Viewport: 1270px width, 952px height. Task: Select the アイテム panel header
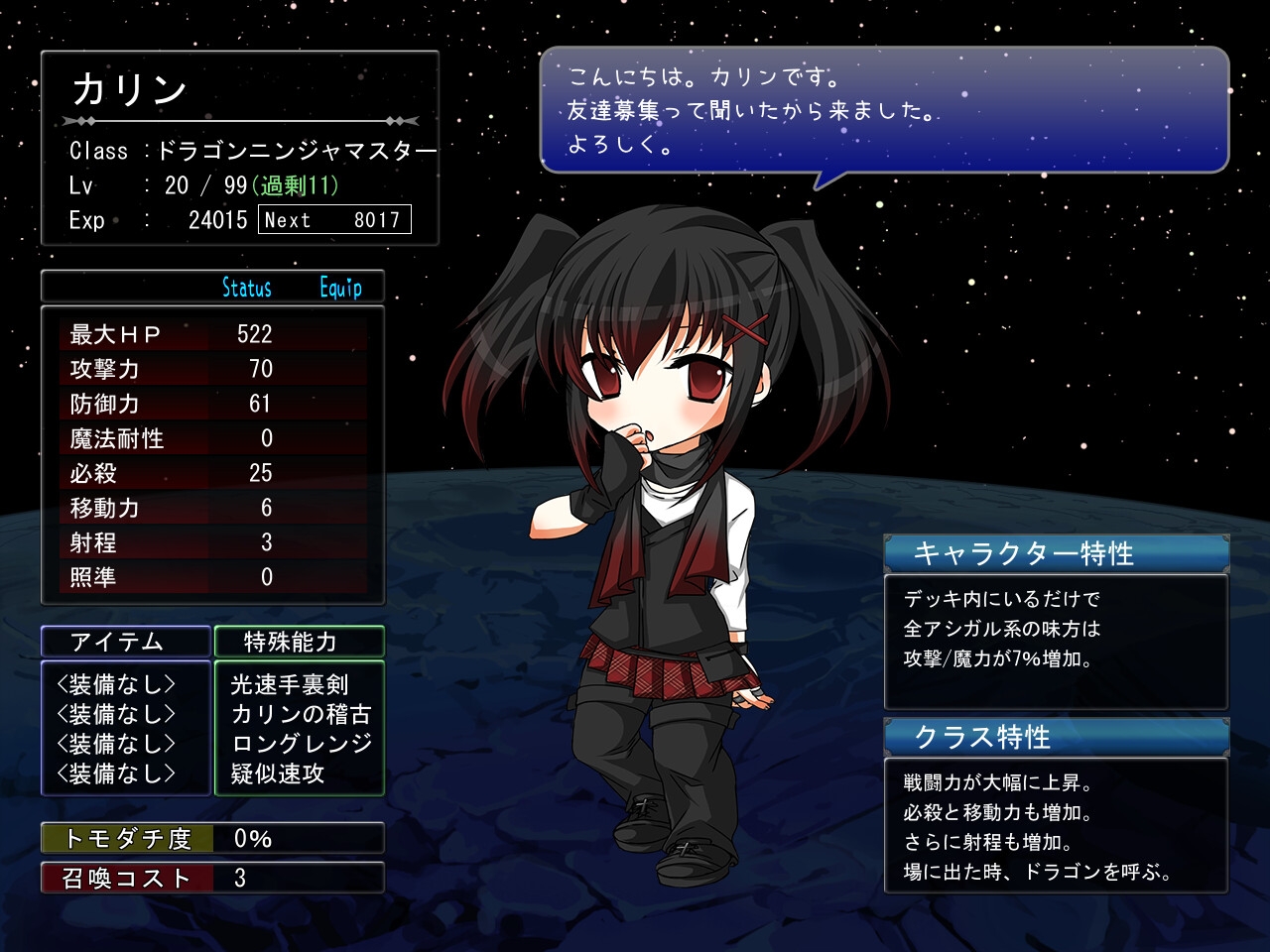[x=126, y=642]
